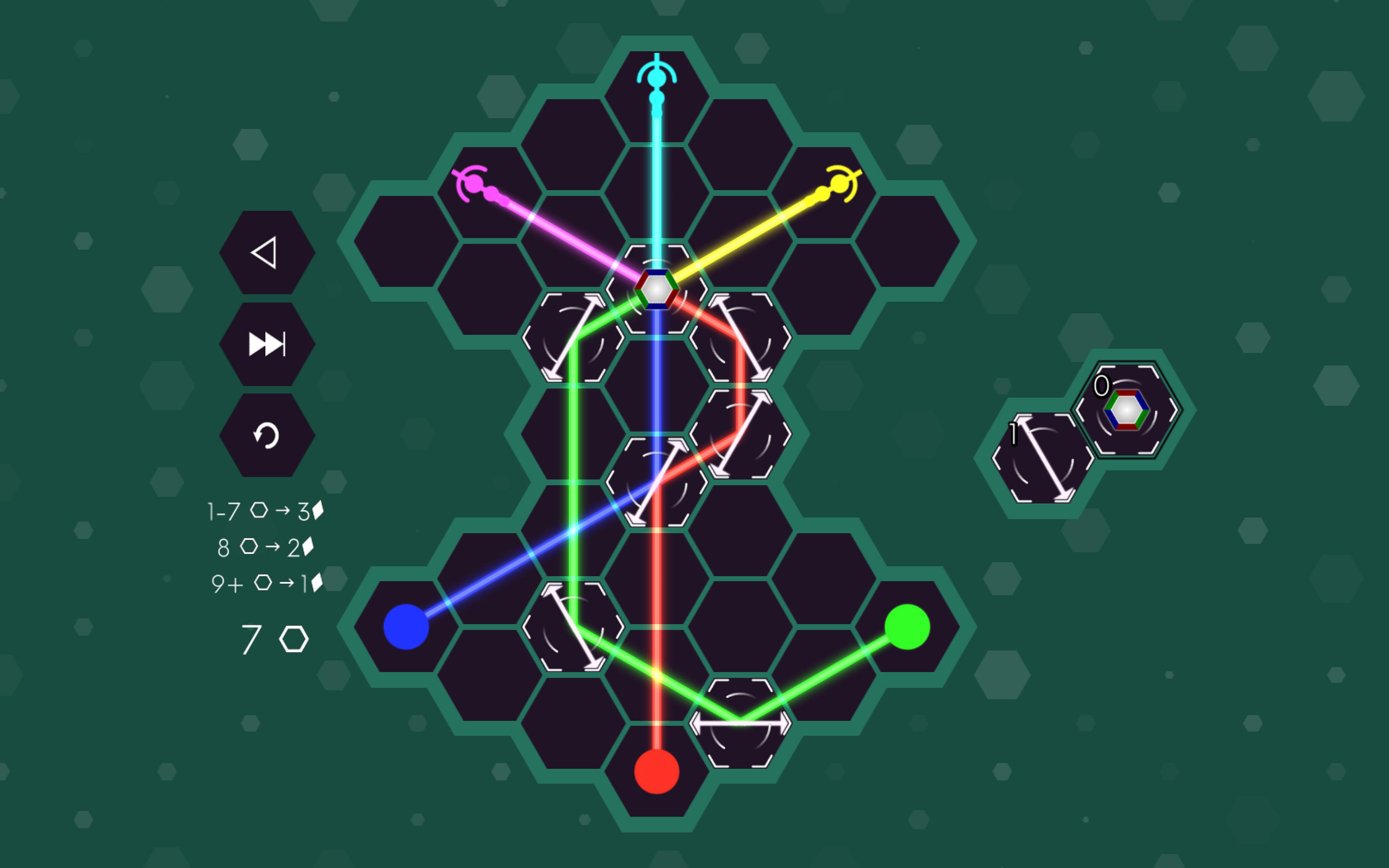Pick the color splitter piece in the tray
Viewport: 1389px width, 868px height.
(x=1126, y=409)
